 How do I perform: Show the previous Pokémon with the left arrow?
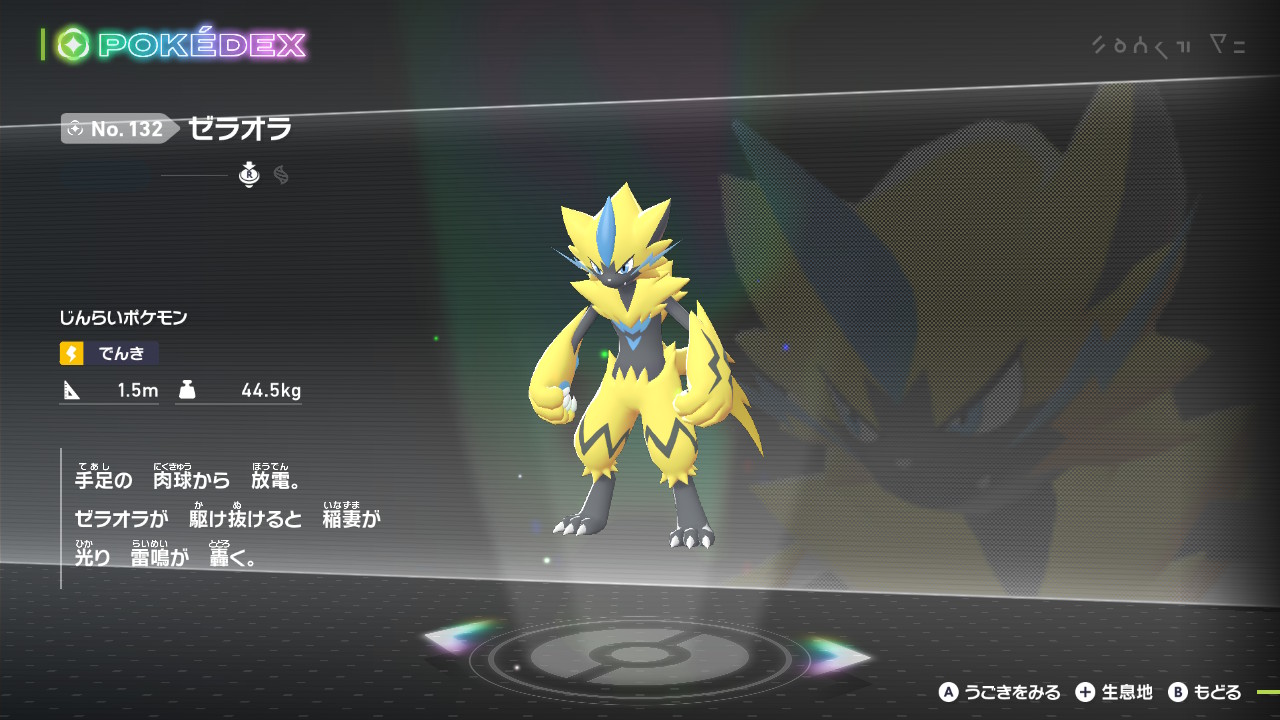coord(461,638)
